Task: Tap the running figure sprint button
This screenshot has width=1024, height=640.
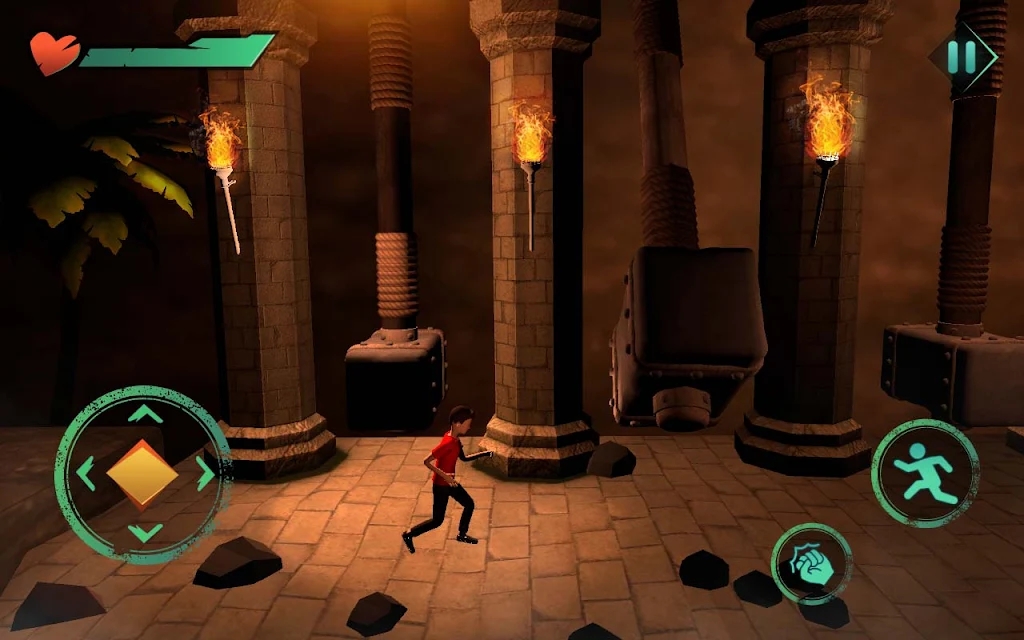Action: tap(925, 473)
